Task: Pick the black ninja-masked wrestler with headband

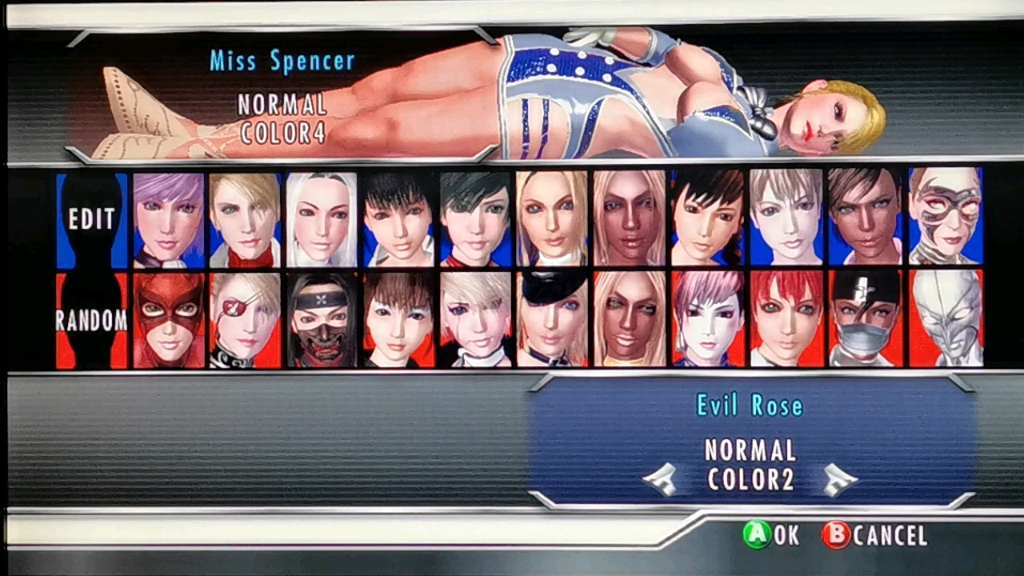Action: 322,320
